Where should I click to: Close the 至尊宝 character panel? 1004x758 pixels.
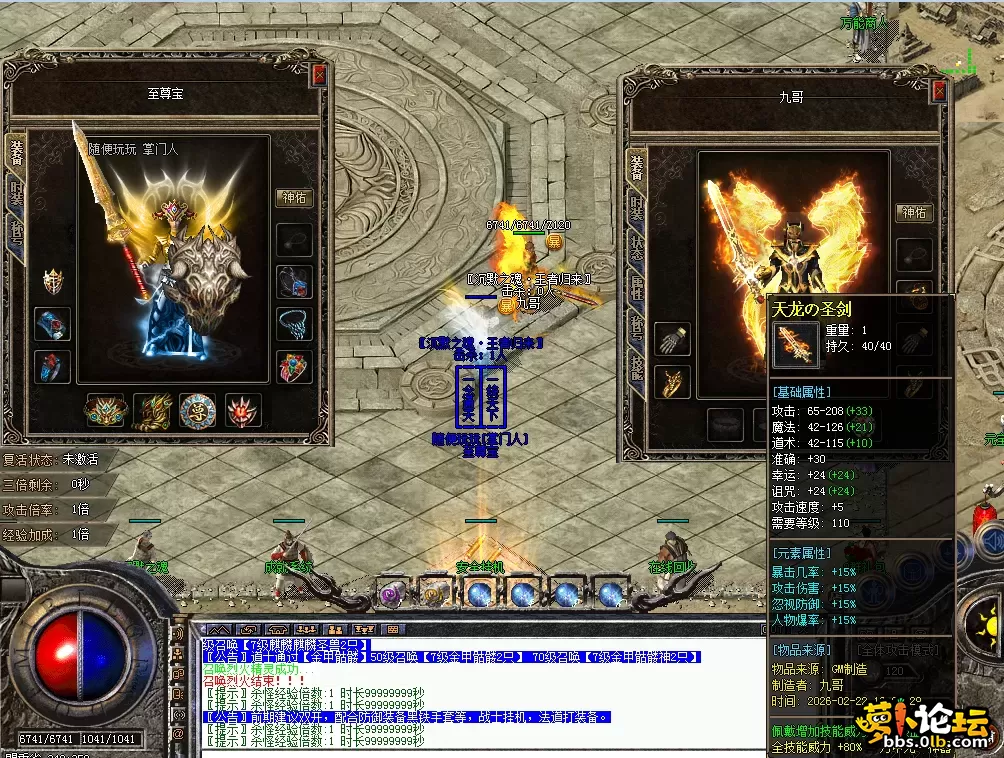319,74
